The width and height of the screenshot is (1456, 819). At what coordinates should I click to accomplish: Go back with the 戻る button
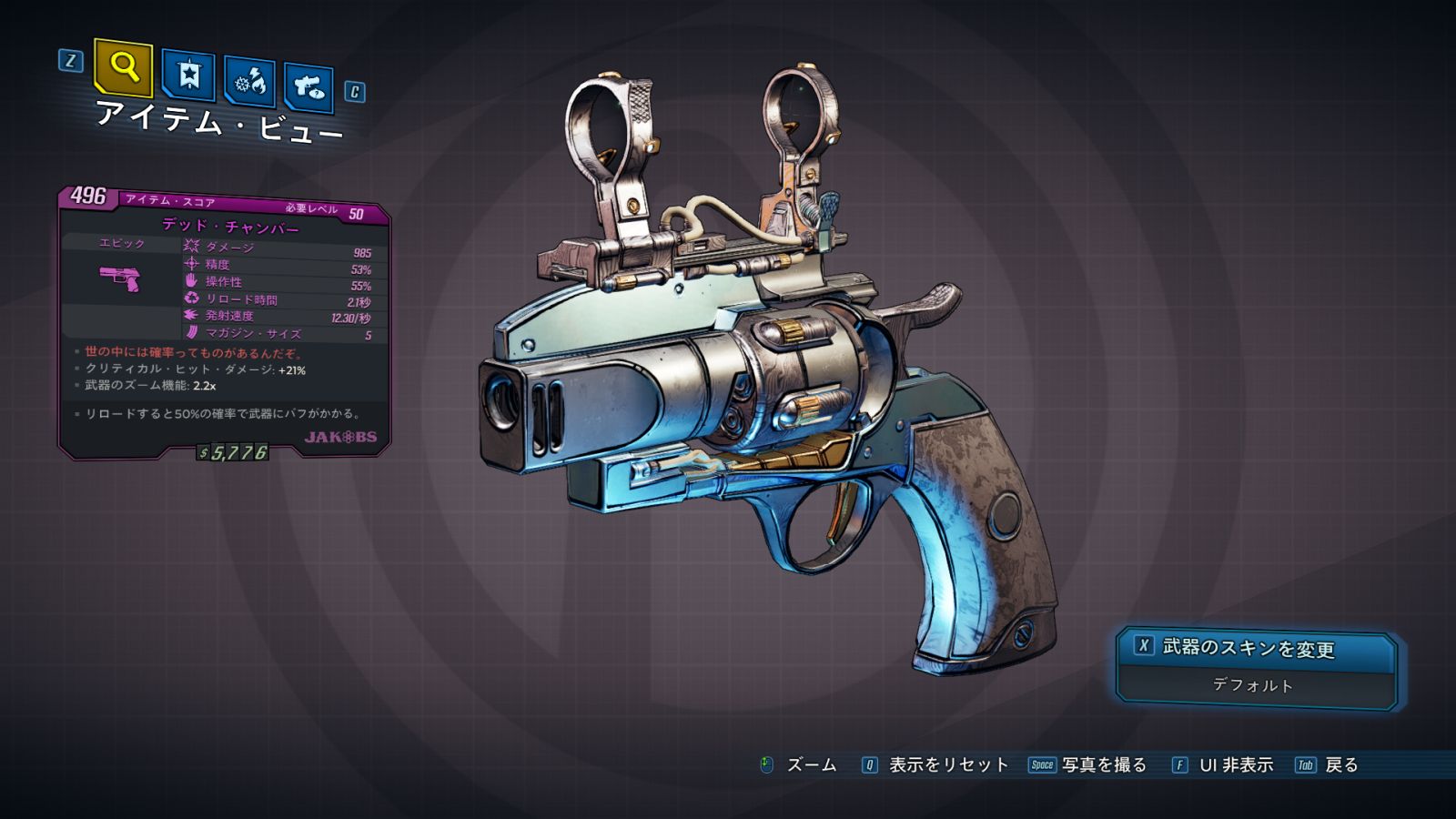(1328, 765)
